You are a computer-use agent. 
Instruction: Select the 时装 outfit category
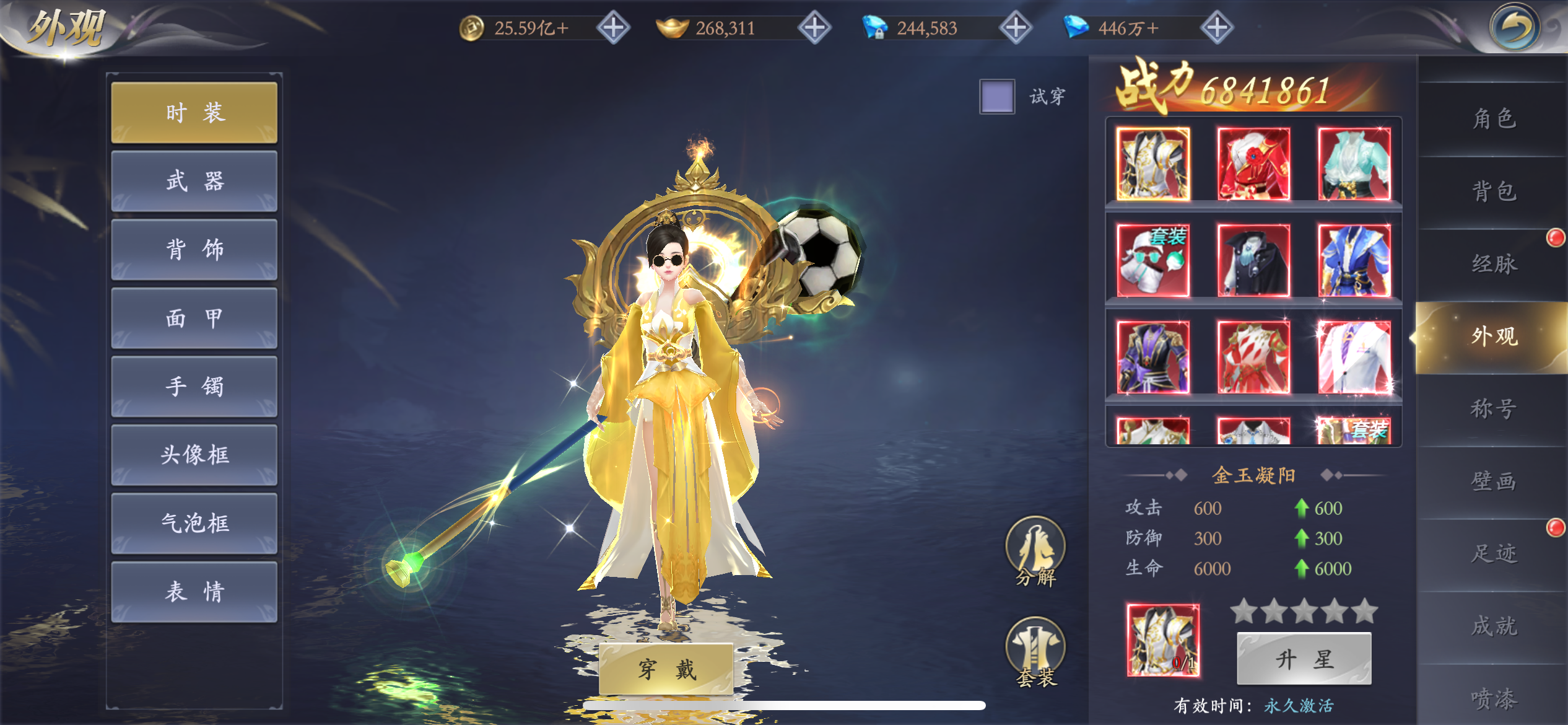[194, 113]
